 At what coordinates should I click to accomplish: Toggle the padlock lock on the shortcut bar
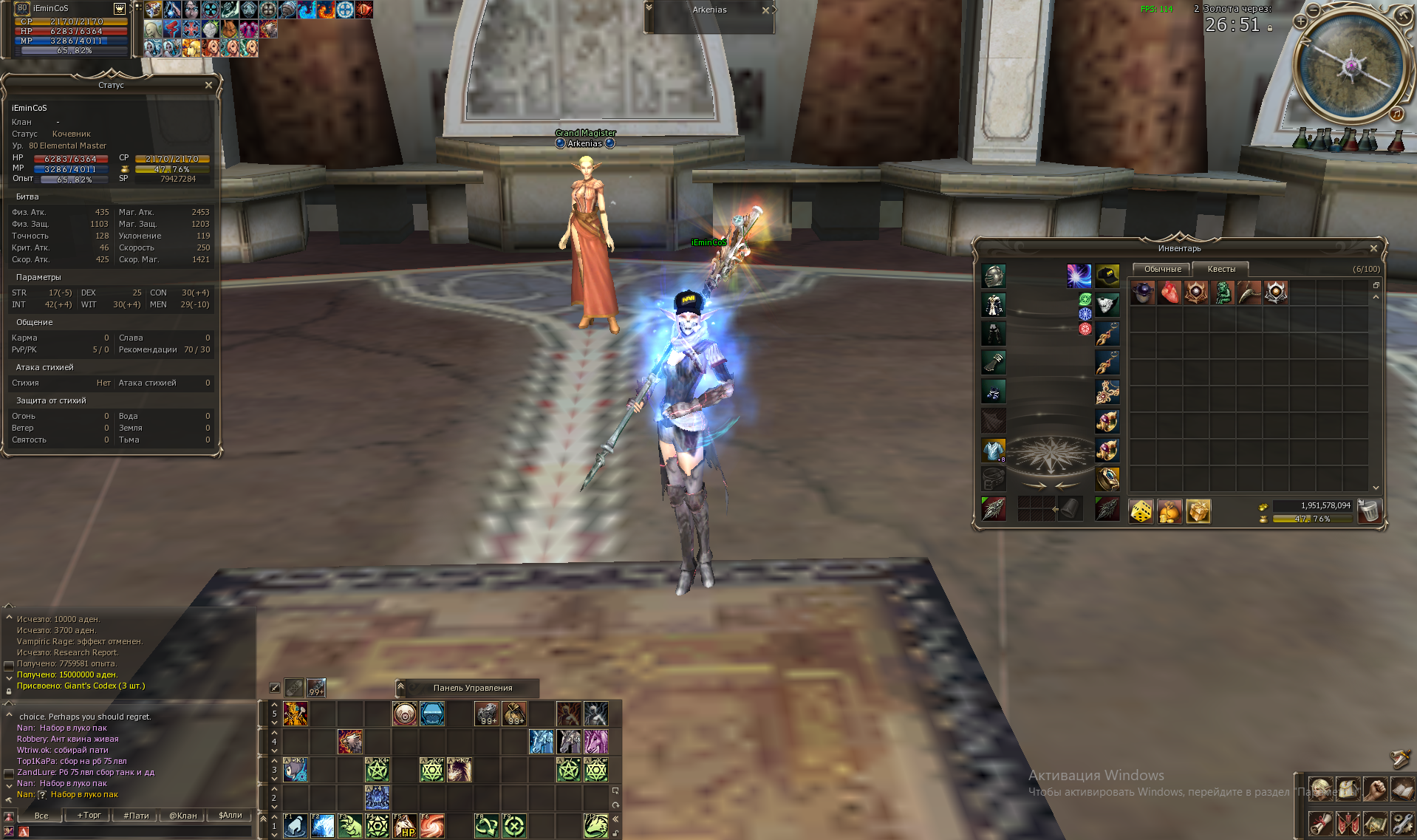click(615, 835)
